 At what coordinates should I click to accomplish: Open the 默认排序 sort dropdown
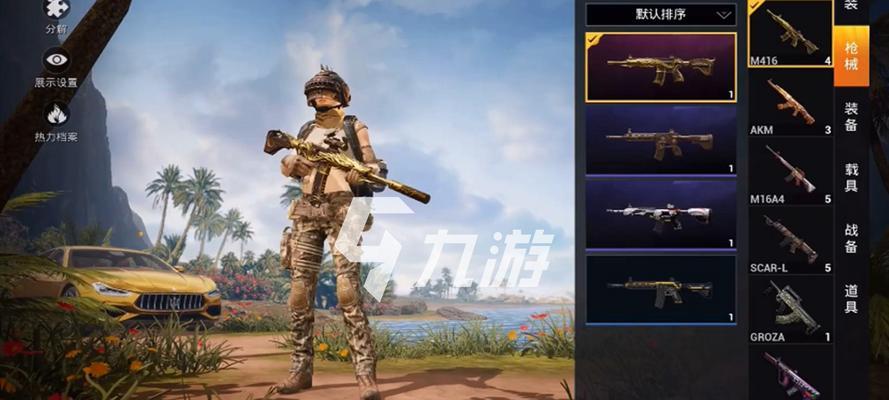[661, 14]
